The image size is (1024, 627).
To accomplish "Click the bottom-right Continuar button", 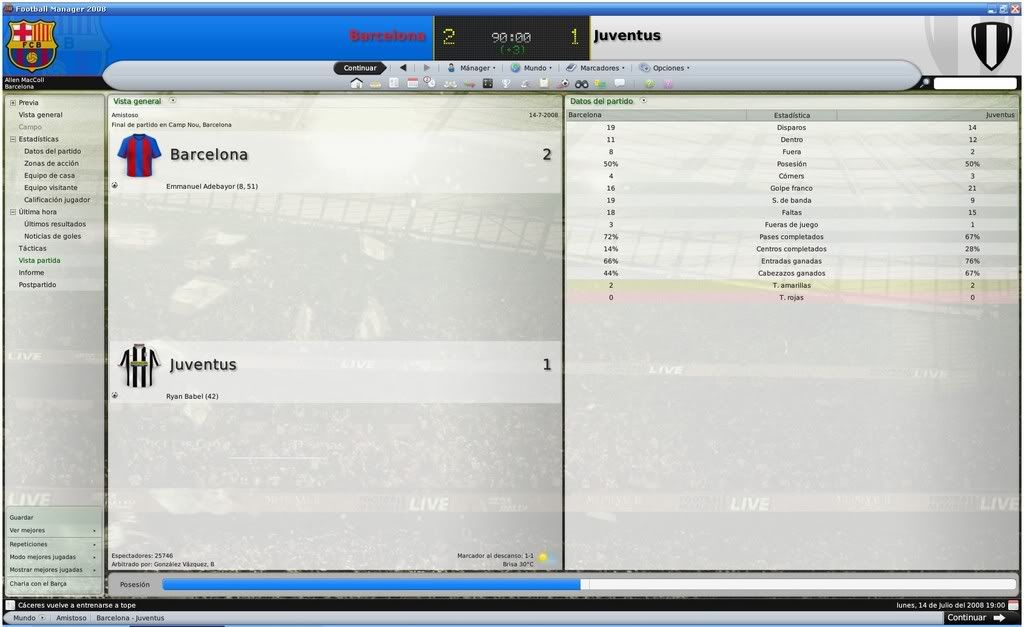I will [975, 618].
